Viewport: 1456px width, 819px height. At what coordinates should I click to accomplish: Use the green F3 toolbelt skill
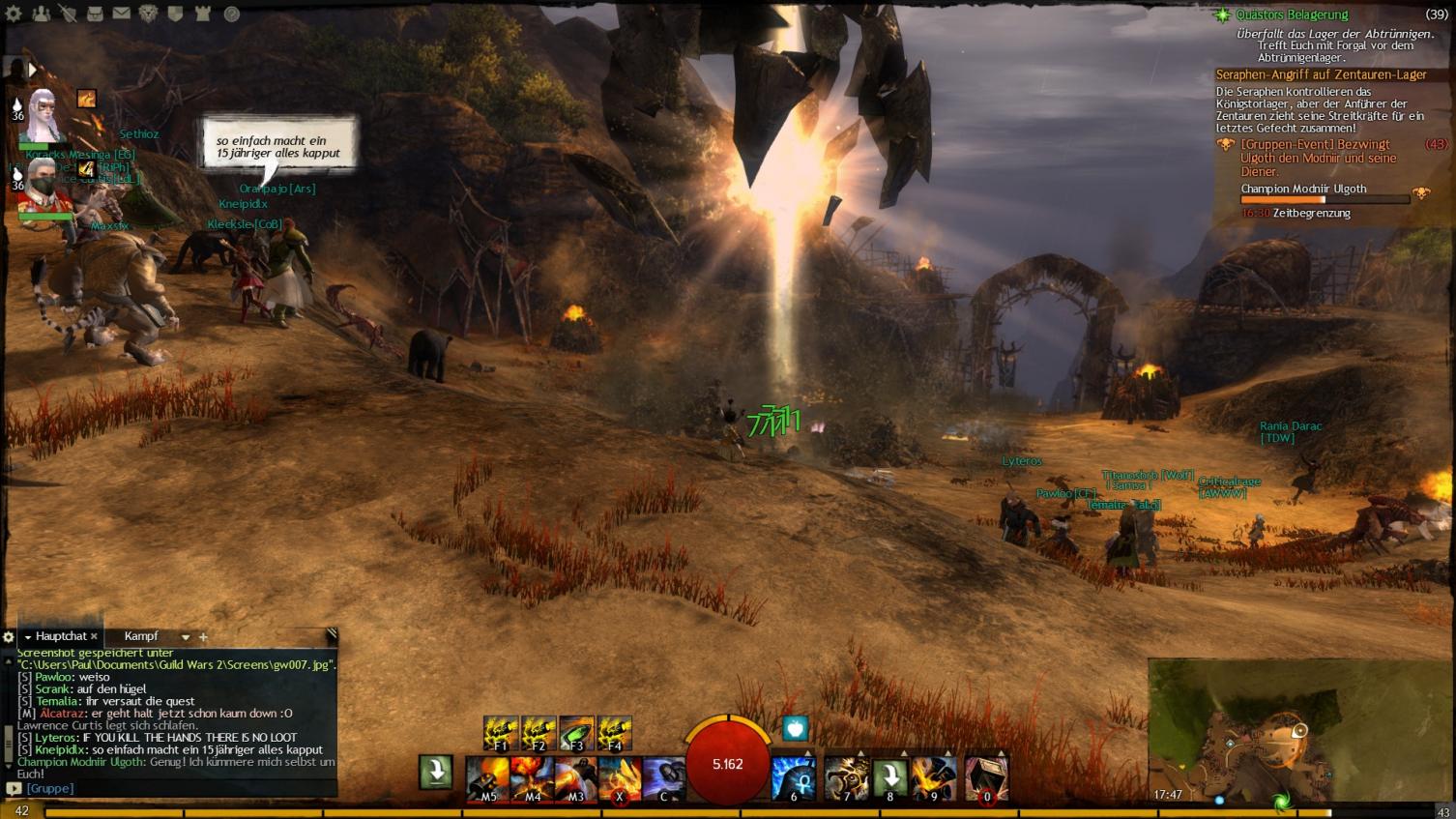tap(576, 734)
